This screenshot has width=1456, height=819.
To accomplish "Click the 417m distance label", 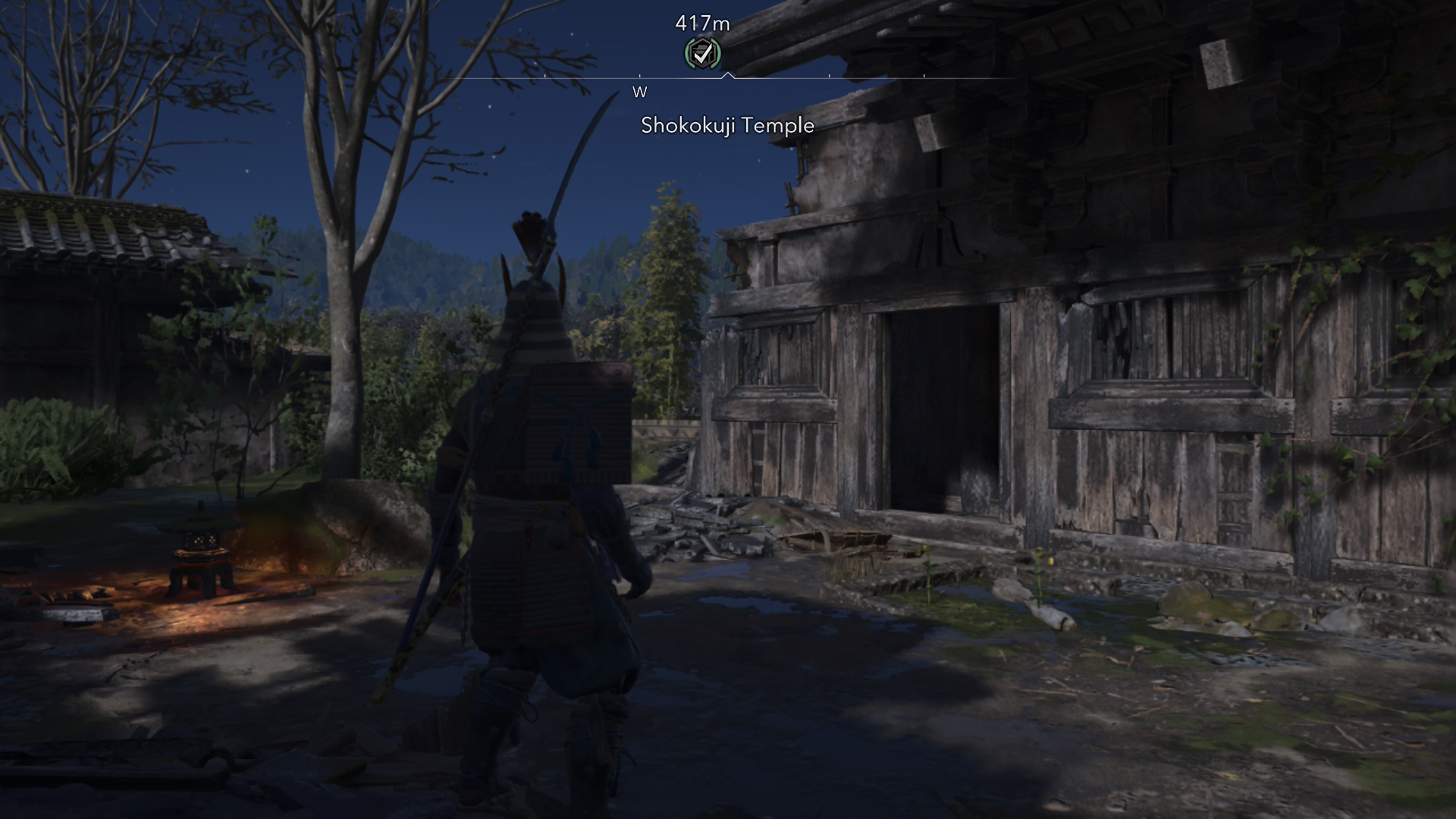I will 701,23.
